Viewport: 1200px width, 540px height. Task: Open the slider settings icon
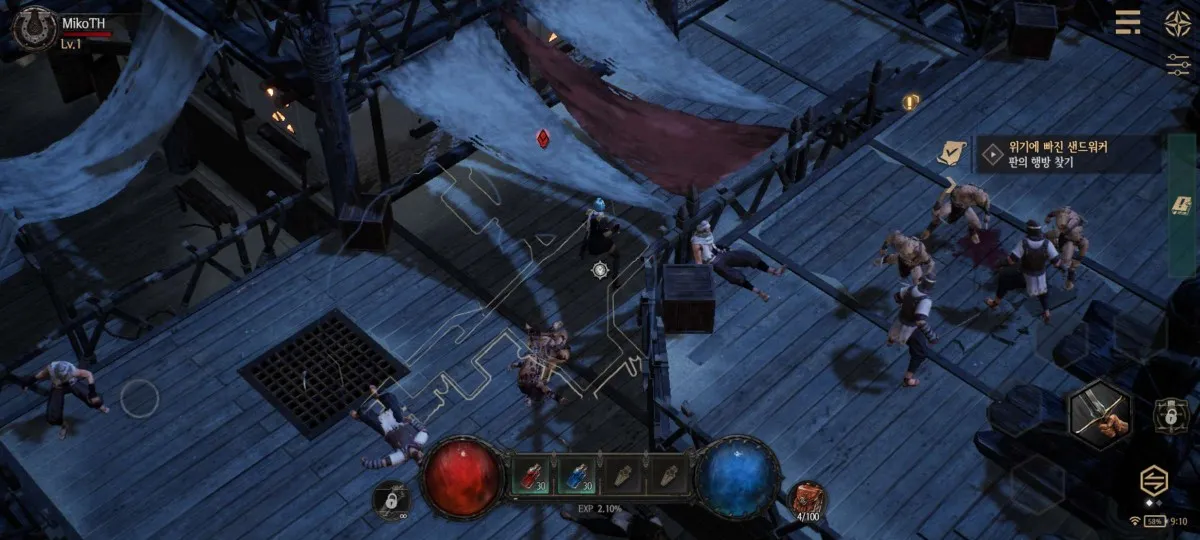(1177, 63)
